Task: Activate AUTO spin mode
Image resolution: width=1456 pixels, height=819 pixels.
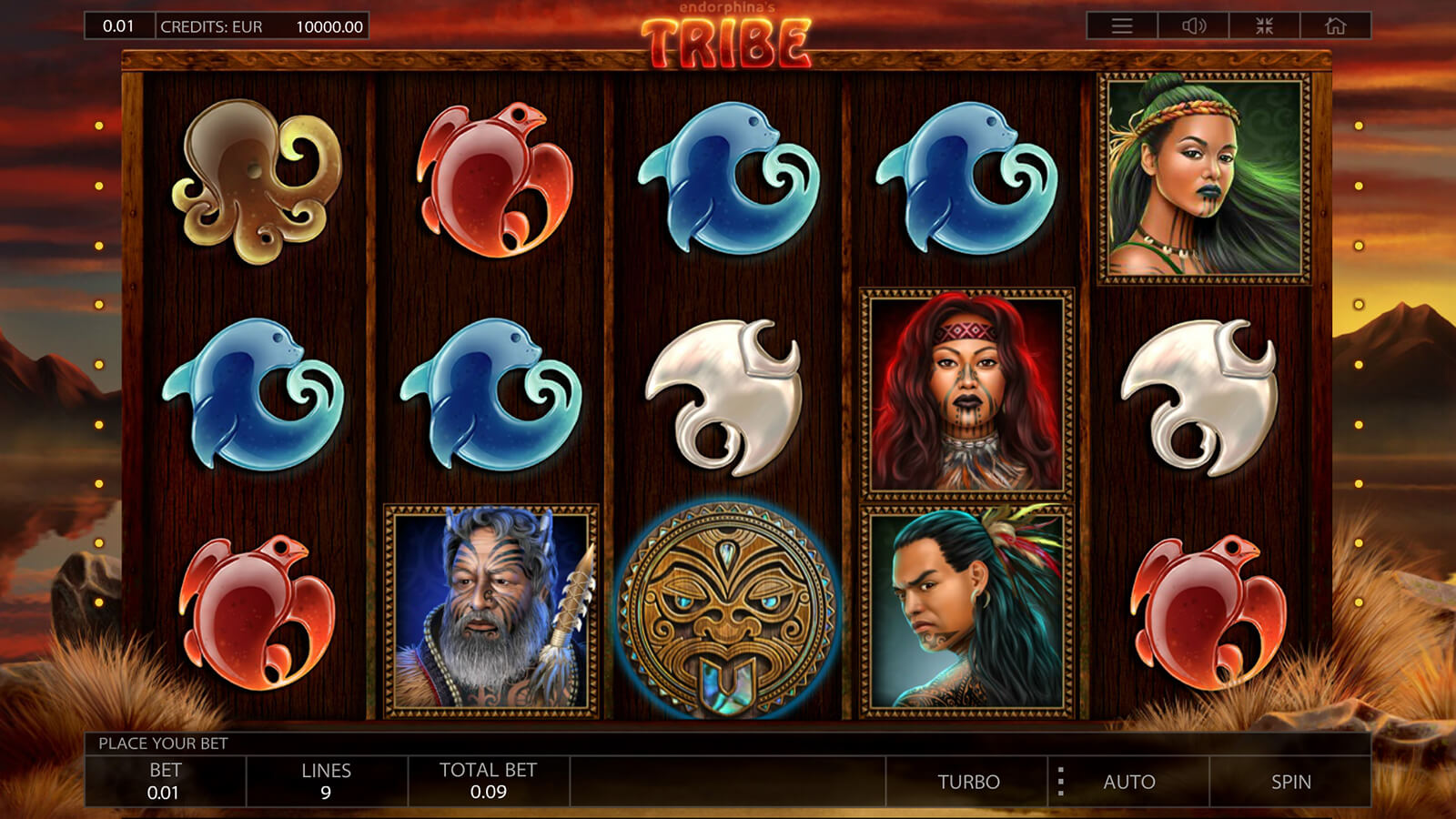Action: 1129,782
